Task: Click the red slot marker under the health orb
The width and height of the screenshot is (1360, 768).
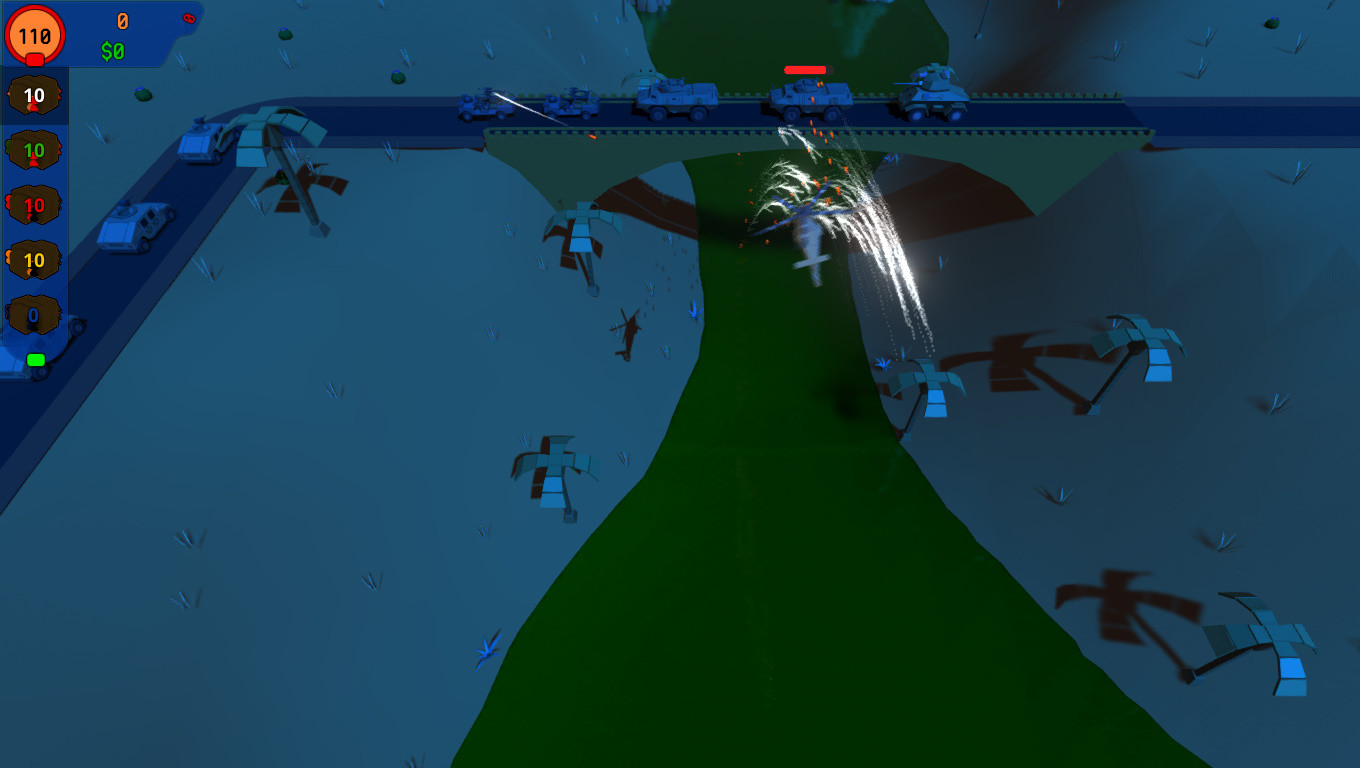Action: (33, 60)
